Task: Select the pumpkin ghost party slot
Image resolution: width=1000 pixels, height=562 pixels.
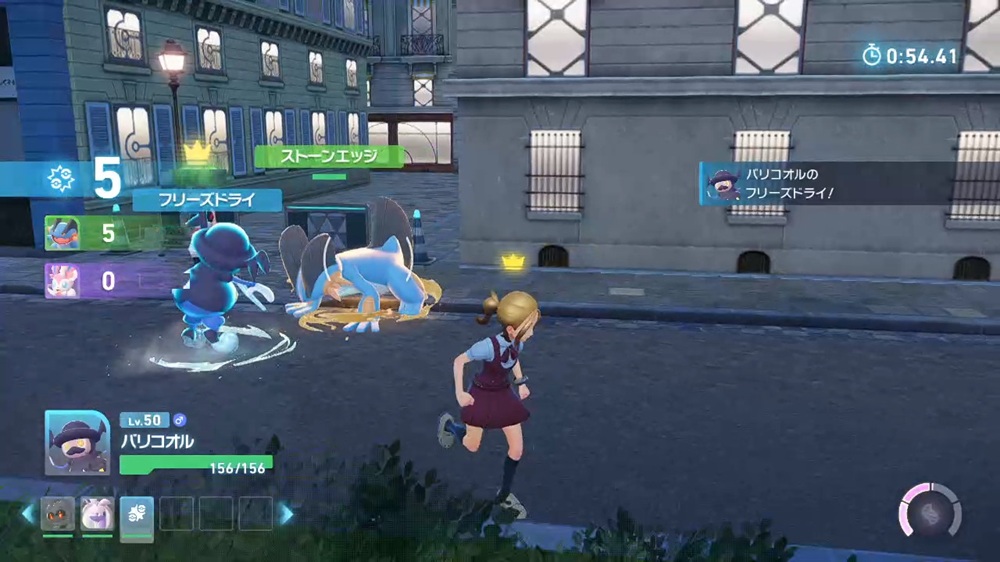Action: tap(57, 514)
